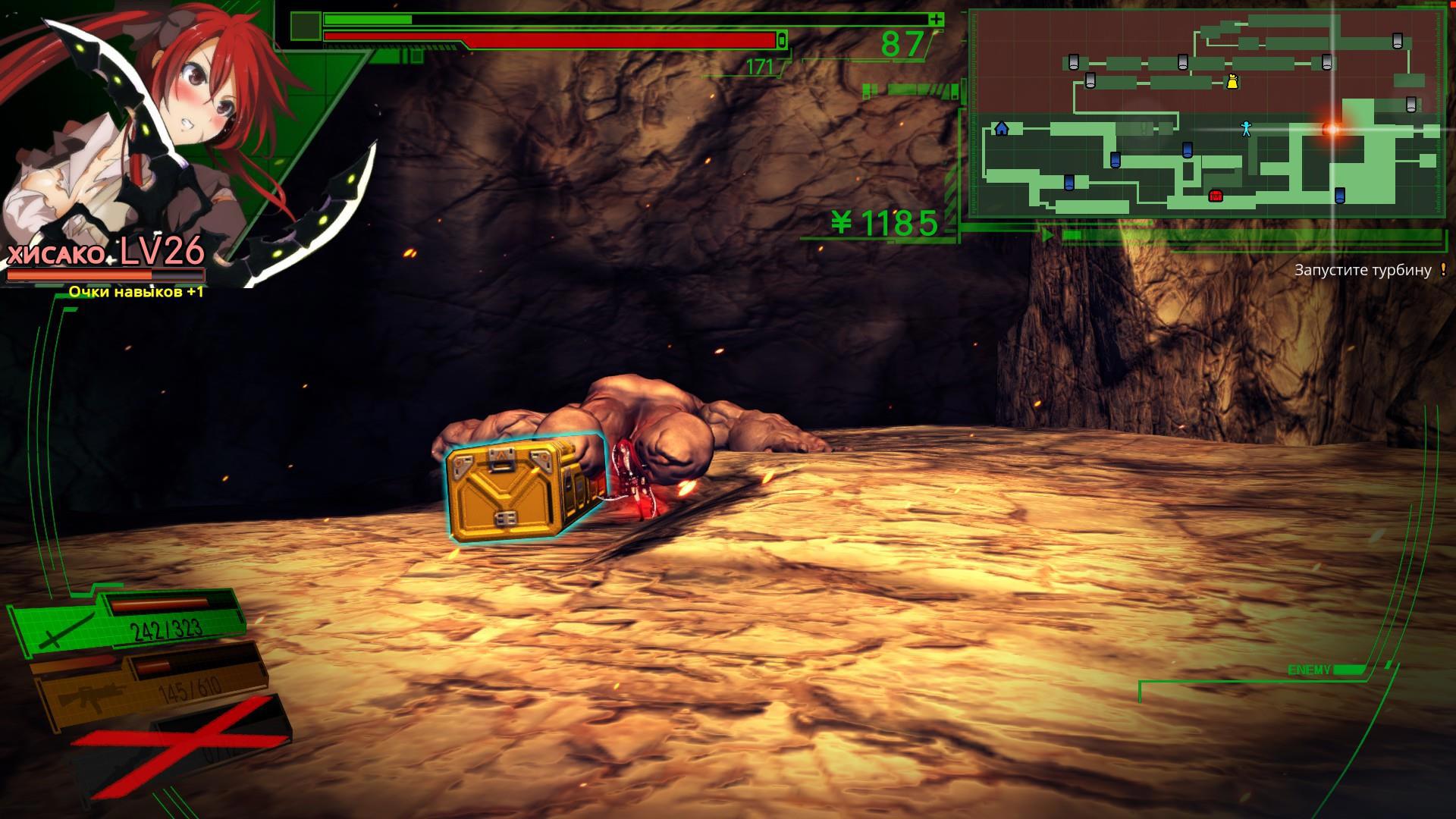Screen dimensions: 1456x819
Task: Click the blue house marker on minimap
Action: coord(1002,128)
